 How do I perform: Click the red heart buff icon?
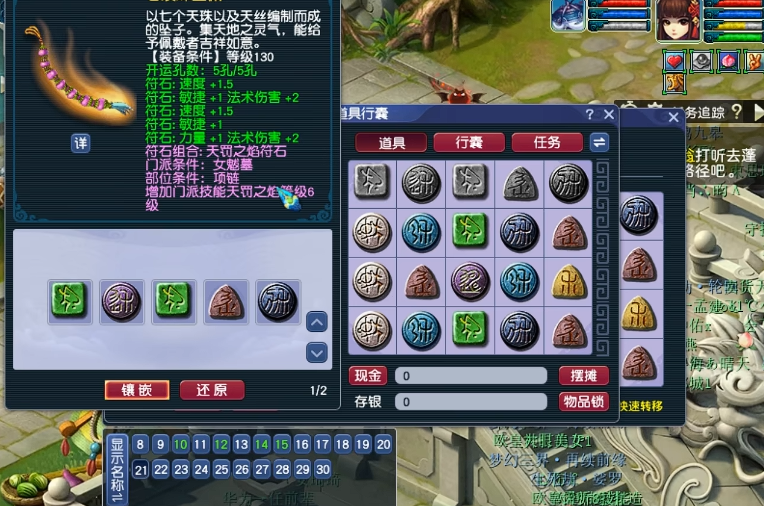pyautogui.click(x=675, y=61)
